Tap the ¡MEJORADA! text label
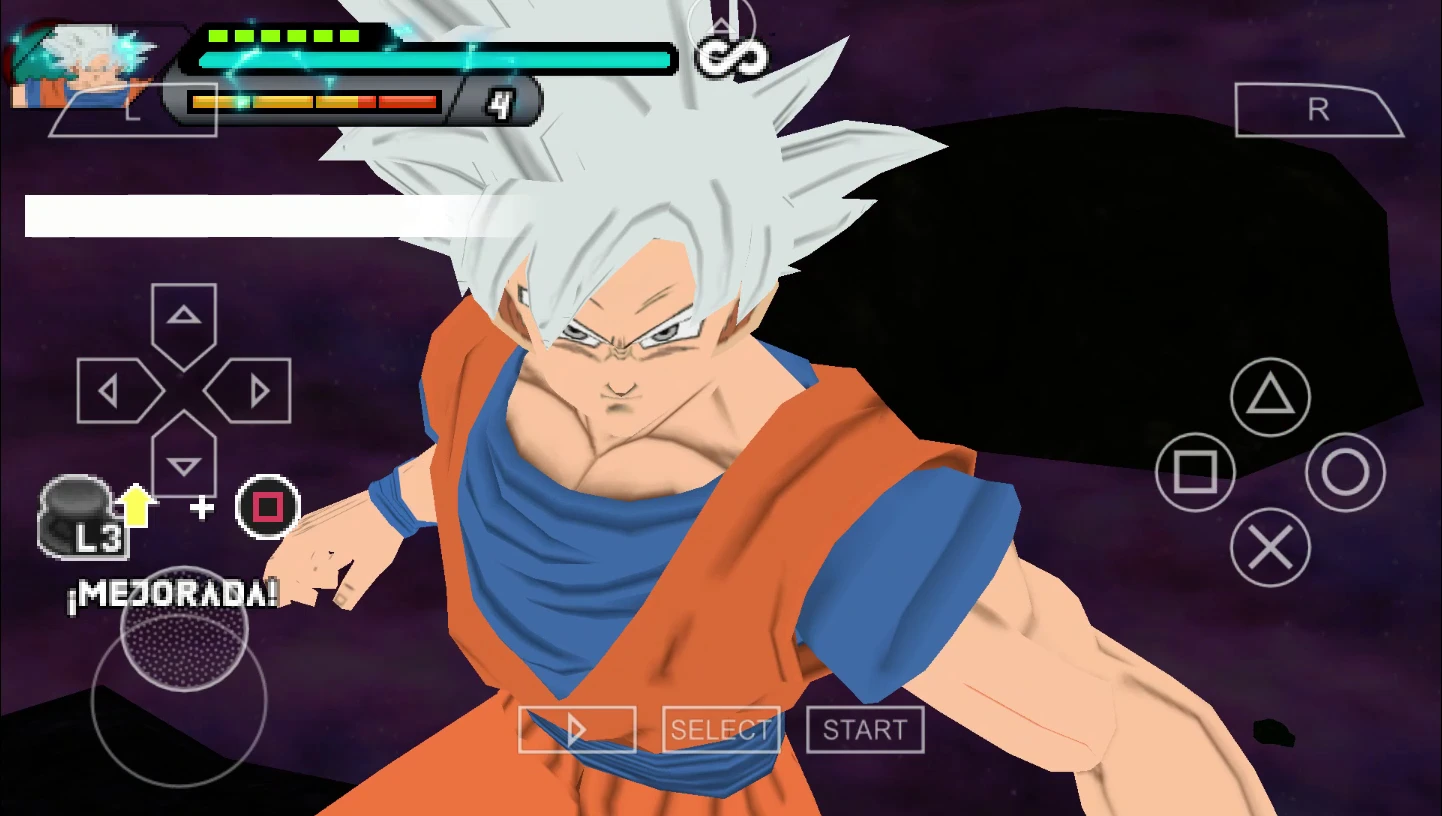Viewport: 1442px width, 816px height. [170, 594]
